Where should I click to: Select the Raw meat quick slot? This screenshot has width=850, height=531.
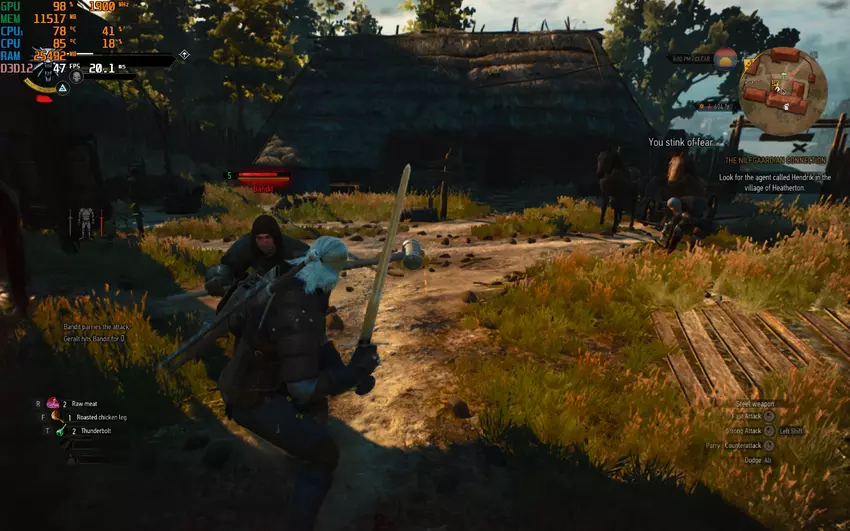53,402
